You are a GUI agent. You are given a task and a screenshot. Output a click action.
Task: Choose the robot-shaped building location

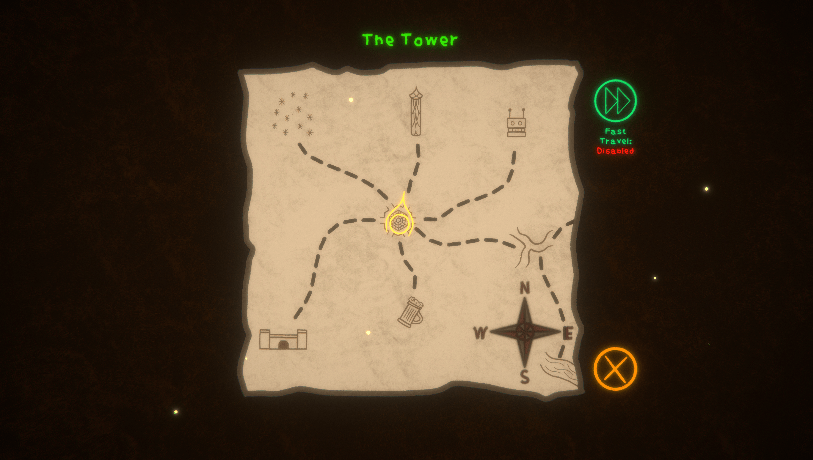[x=516, y=124]
